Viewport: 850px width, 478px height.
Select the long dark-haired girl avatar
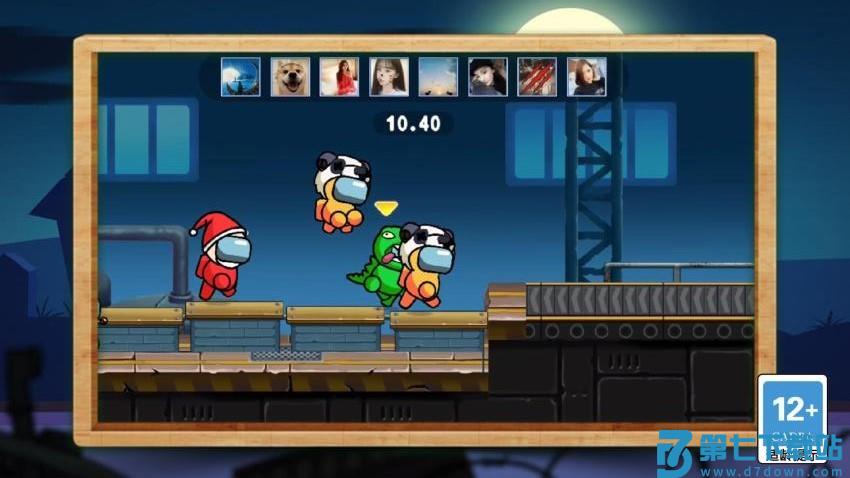point(389,77)
